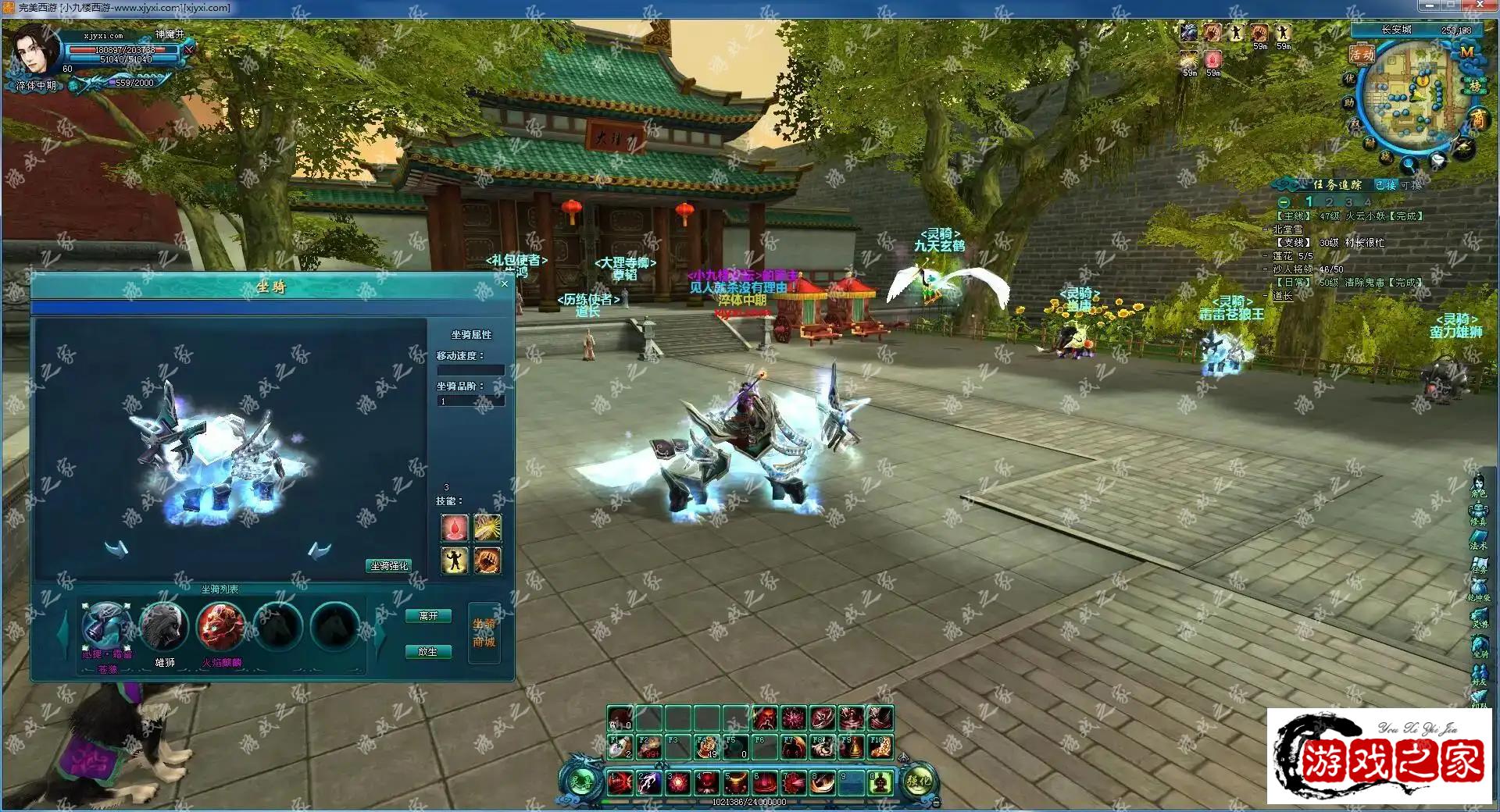Close the mount (坐骑) window
1500x812 pixels.
pyautogui.click(x=505, y=283)
